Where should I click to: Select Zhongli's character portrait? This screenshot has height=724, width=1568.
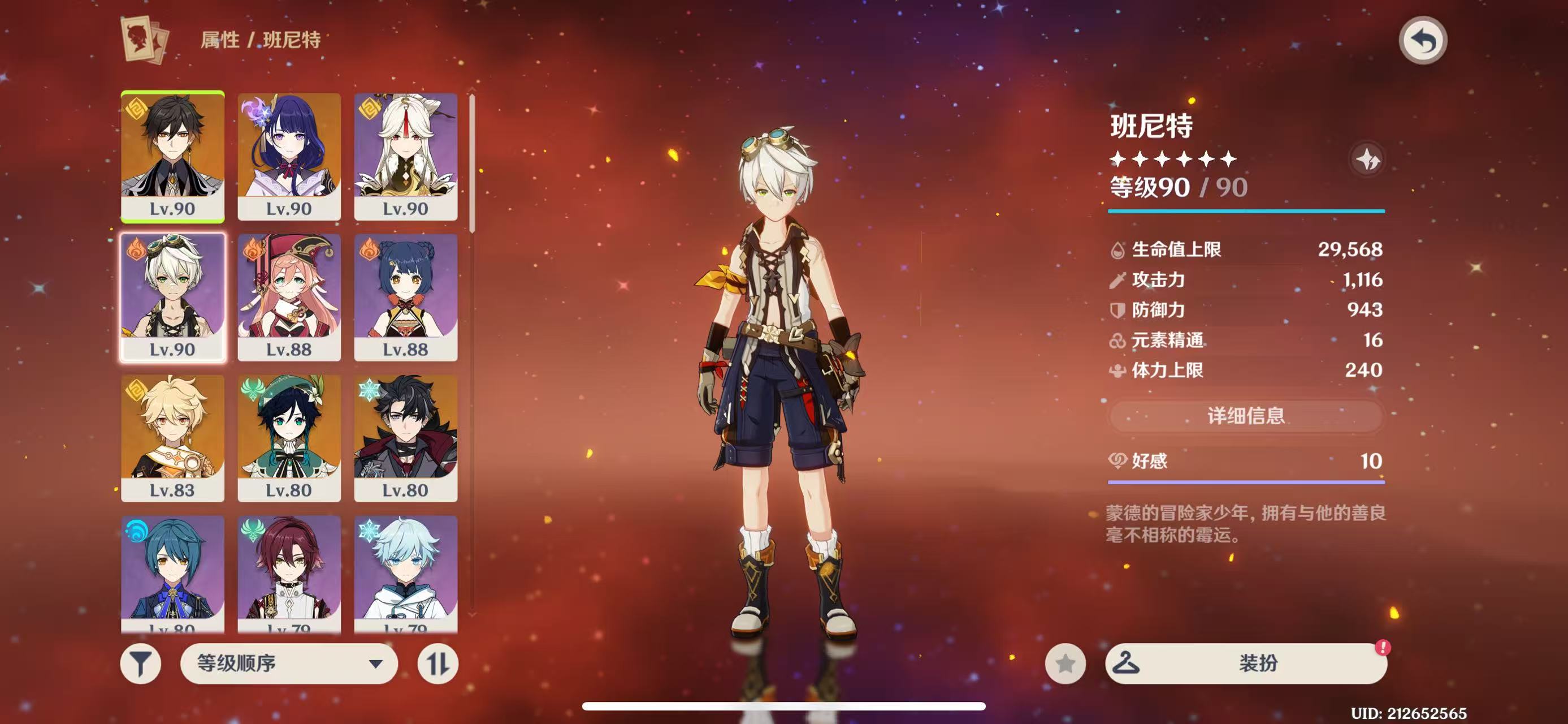(x=173, y=156)
